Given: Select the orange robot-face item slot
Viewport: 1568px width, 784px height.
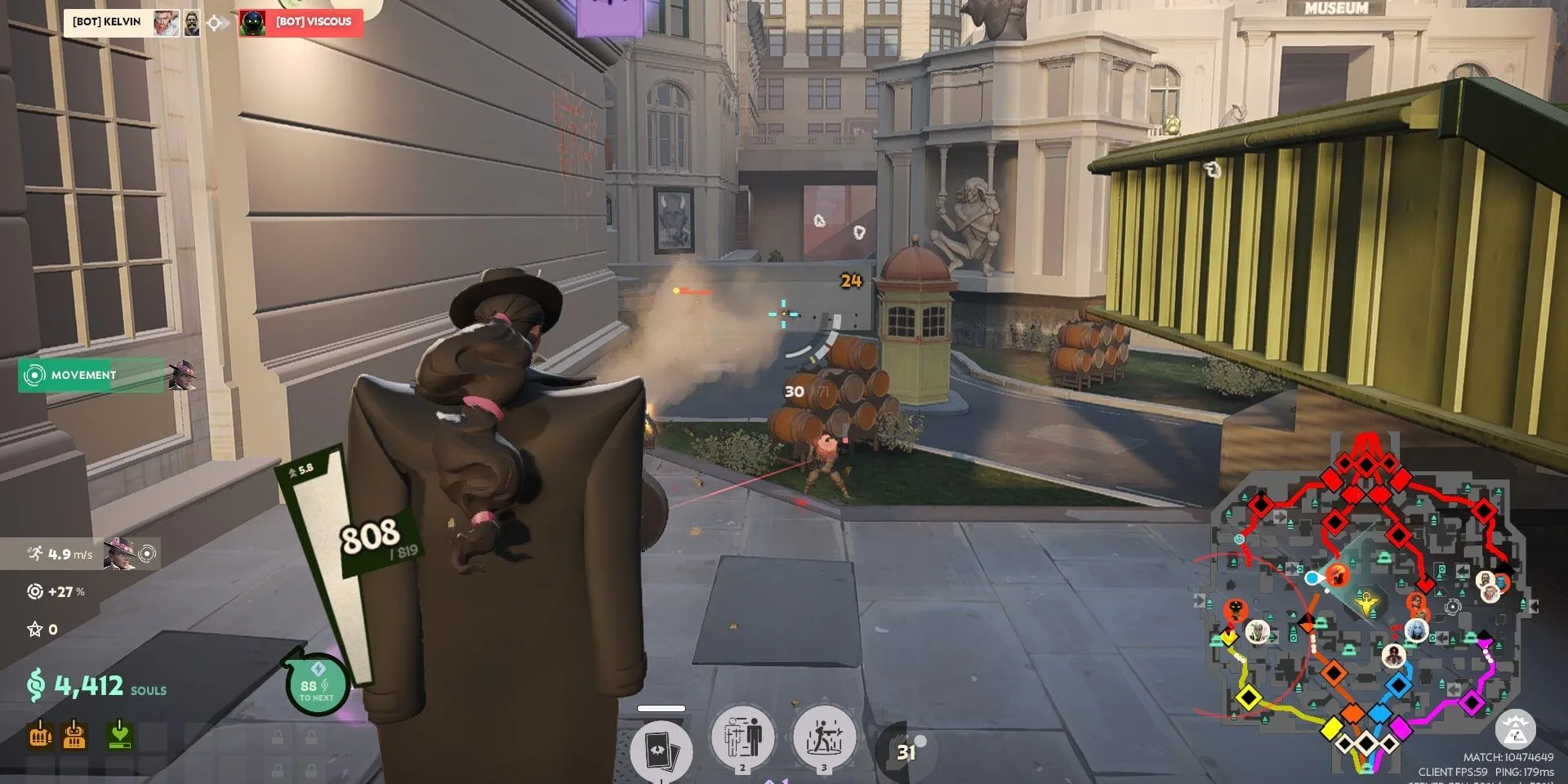Looking at the screenshot, I should (x=74, y=735).
